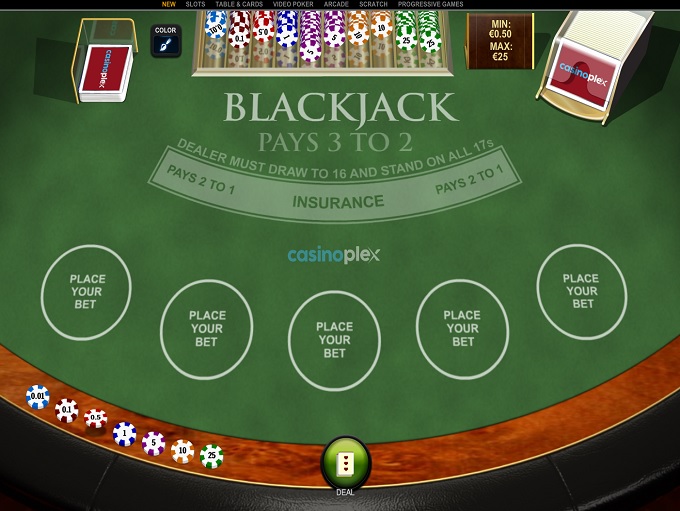View the Progressive Games category
Viewport: 680px width, 511px height.
coord(430,4)
